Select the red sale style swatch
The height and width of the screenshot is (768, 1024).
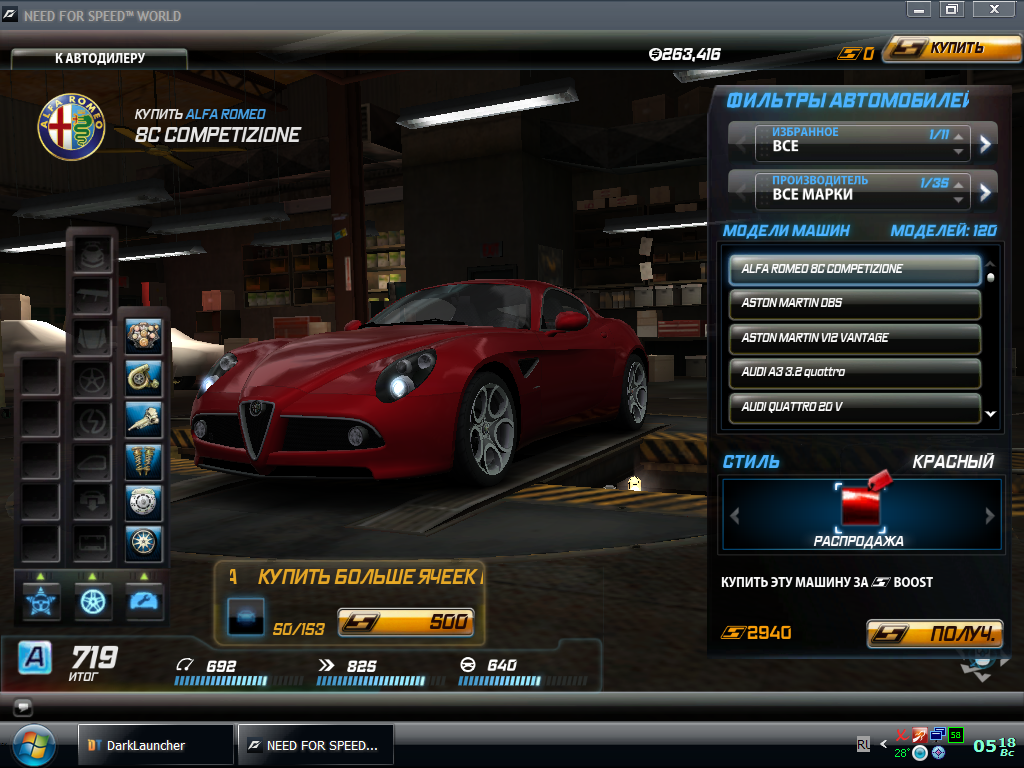pyautogui.click(x=859, y=506)
